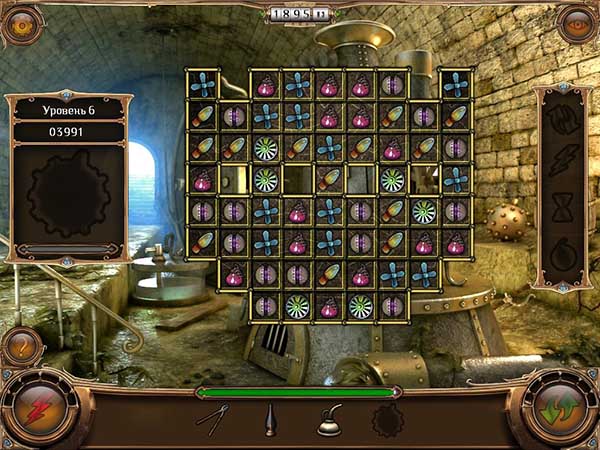Select the oil can item
The image size is (600, 450).
pyautogui.click(x=330, y=421)
